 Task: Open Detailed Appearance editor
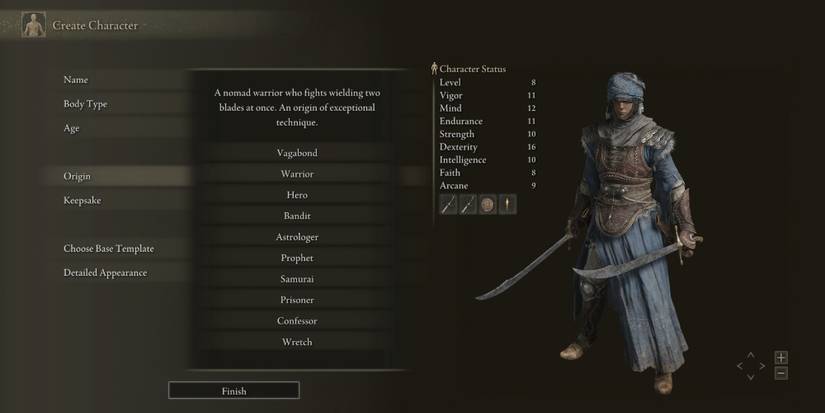pyautogui.click(x=105, y=273)
